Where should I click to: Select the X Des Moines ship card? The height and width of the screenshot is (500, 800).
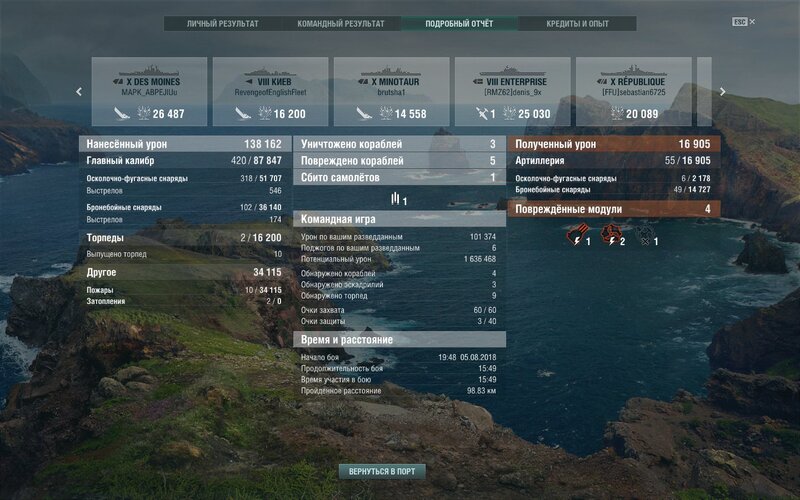pos(150,91)
